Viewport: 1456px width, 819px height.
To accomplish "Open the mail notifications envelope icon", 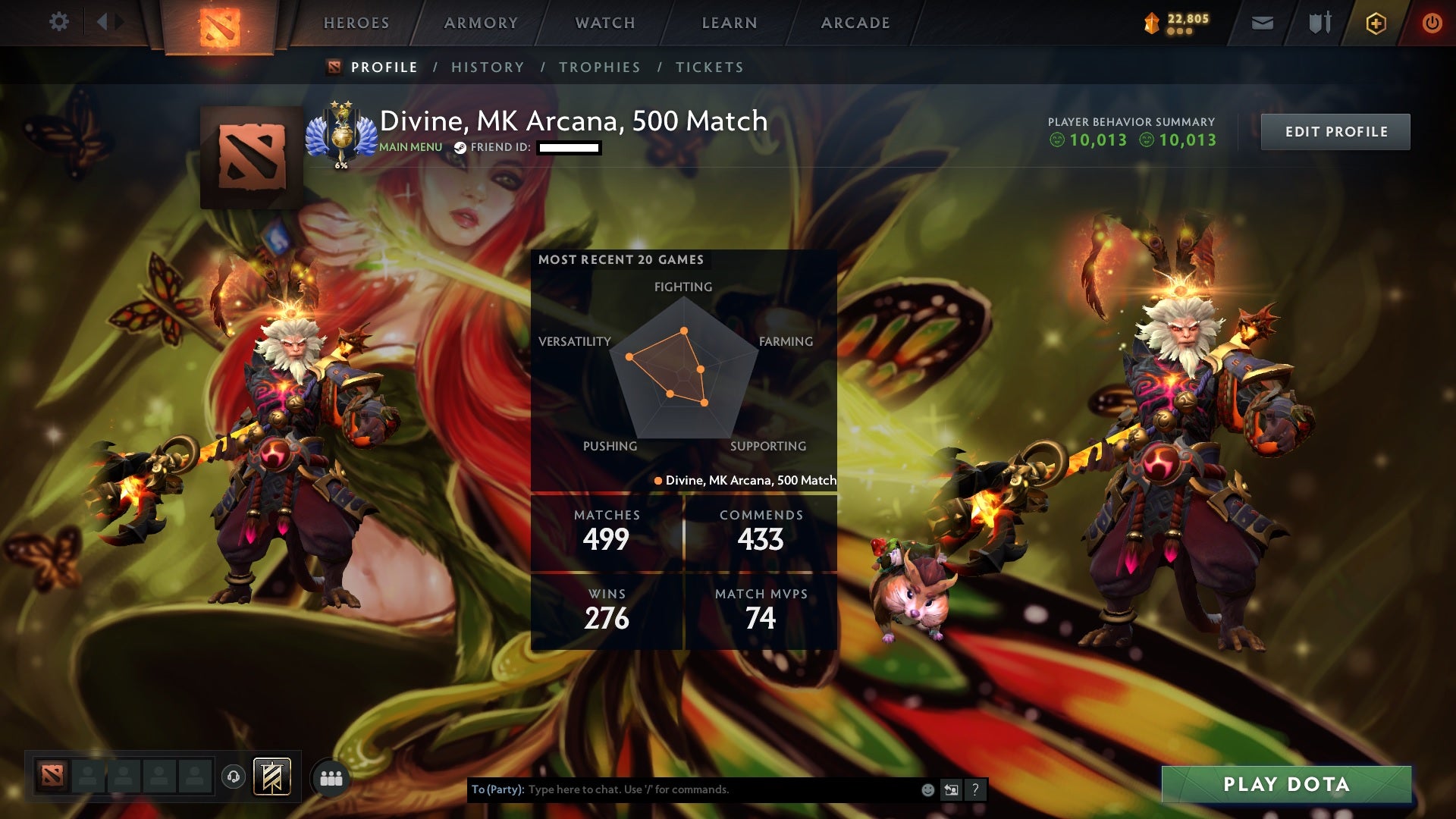I will click(x=1262, y=23).
